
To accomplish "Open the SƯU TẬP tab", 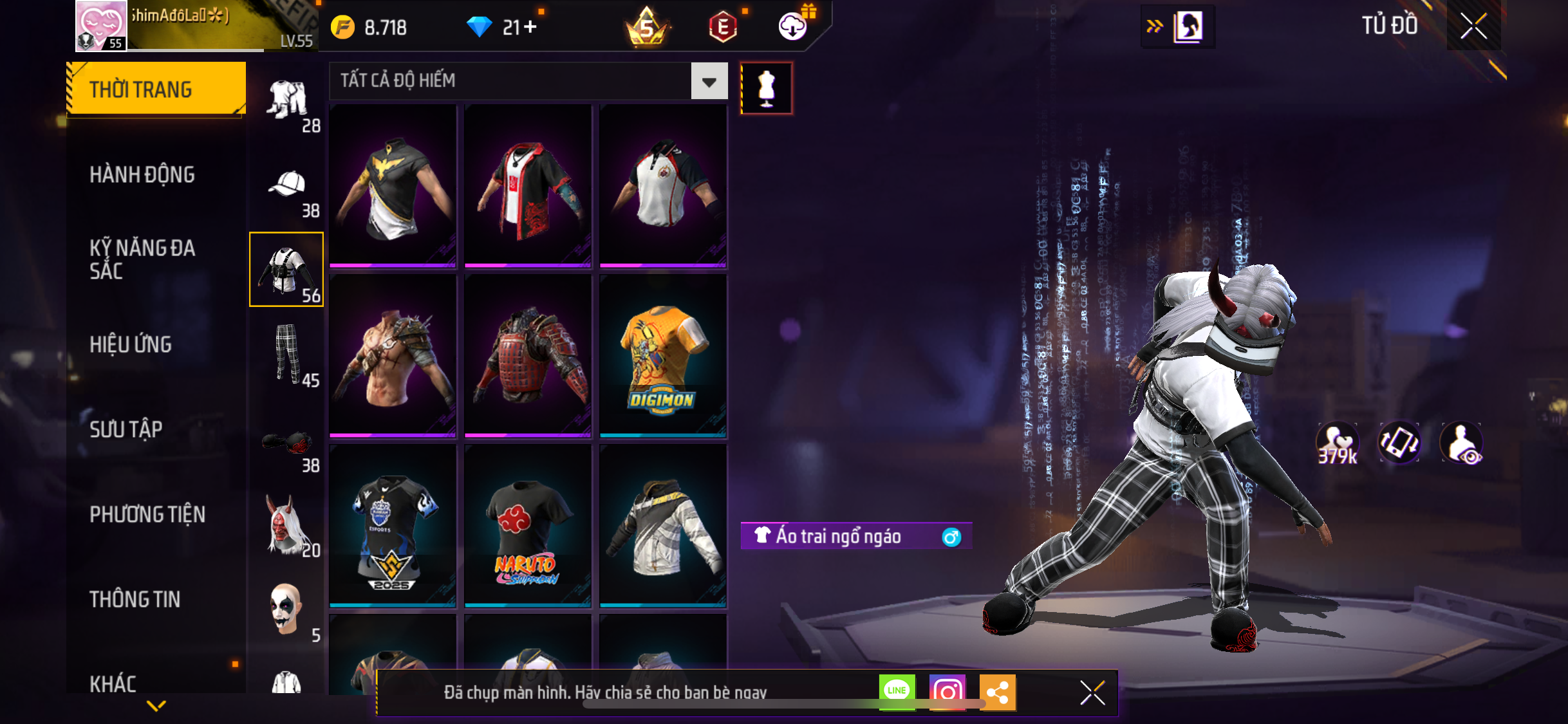I will click(126, 429).
